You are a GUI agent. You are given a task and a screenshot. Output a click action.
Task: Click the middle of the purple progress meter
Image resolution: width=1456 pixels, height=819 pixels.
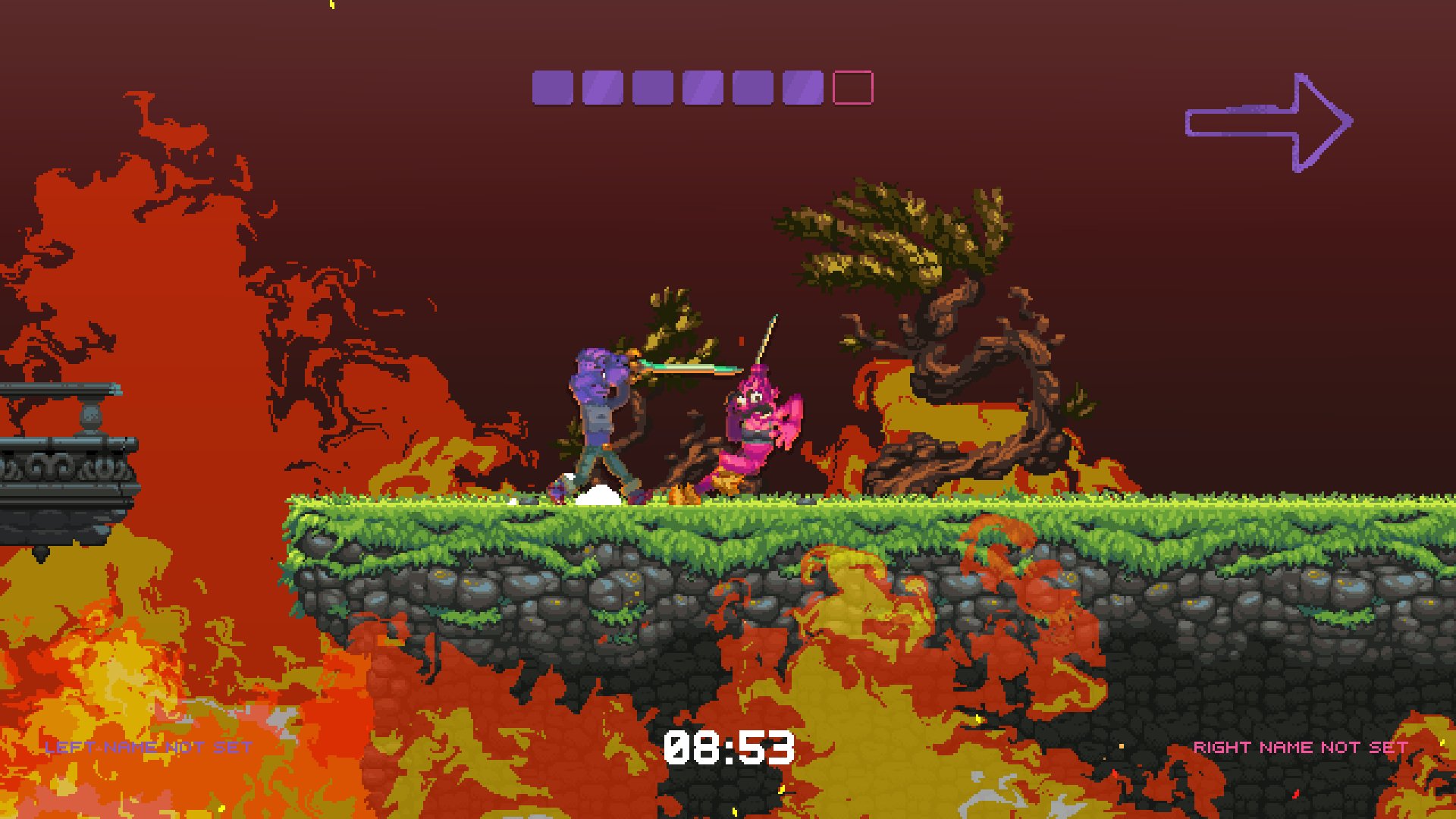click(700, 86)
